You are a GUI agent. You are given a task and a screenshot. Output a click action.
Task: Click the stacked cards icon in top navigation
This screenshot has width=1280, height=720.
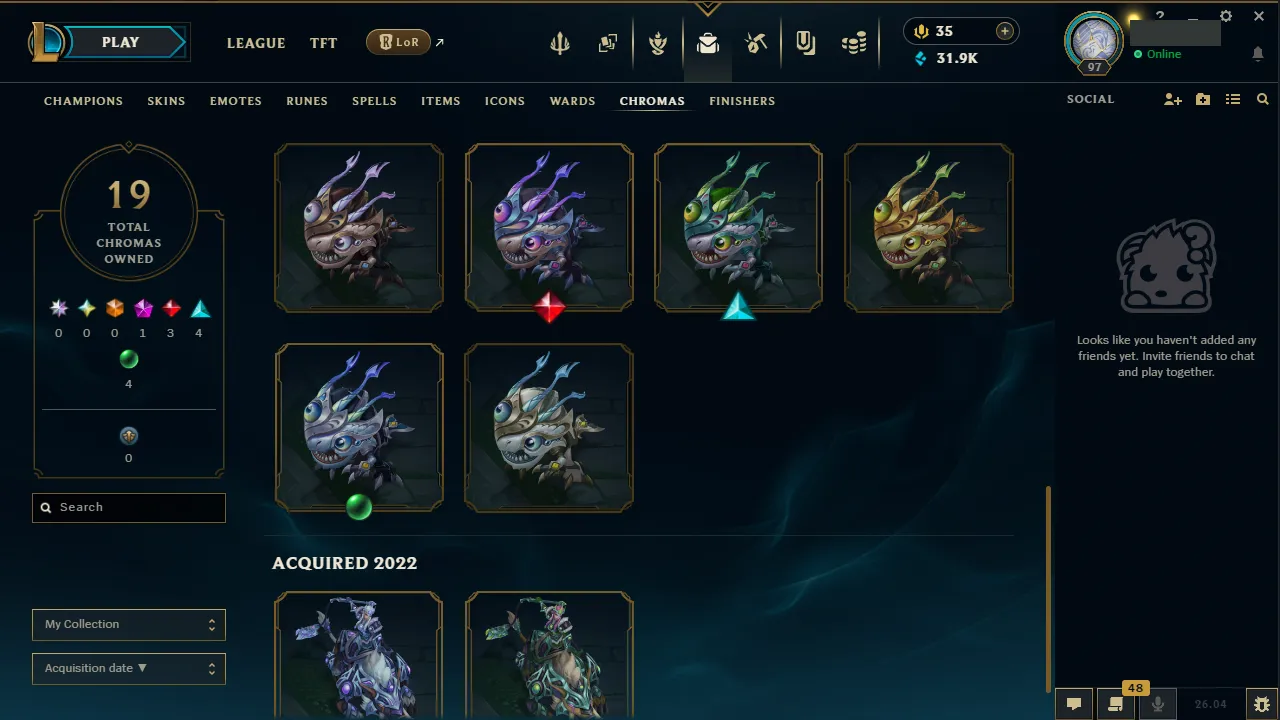608,43
